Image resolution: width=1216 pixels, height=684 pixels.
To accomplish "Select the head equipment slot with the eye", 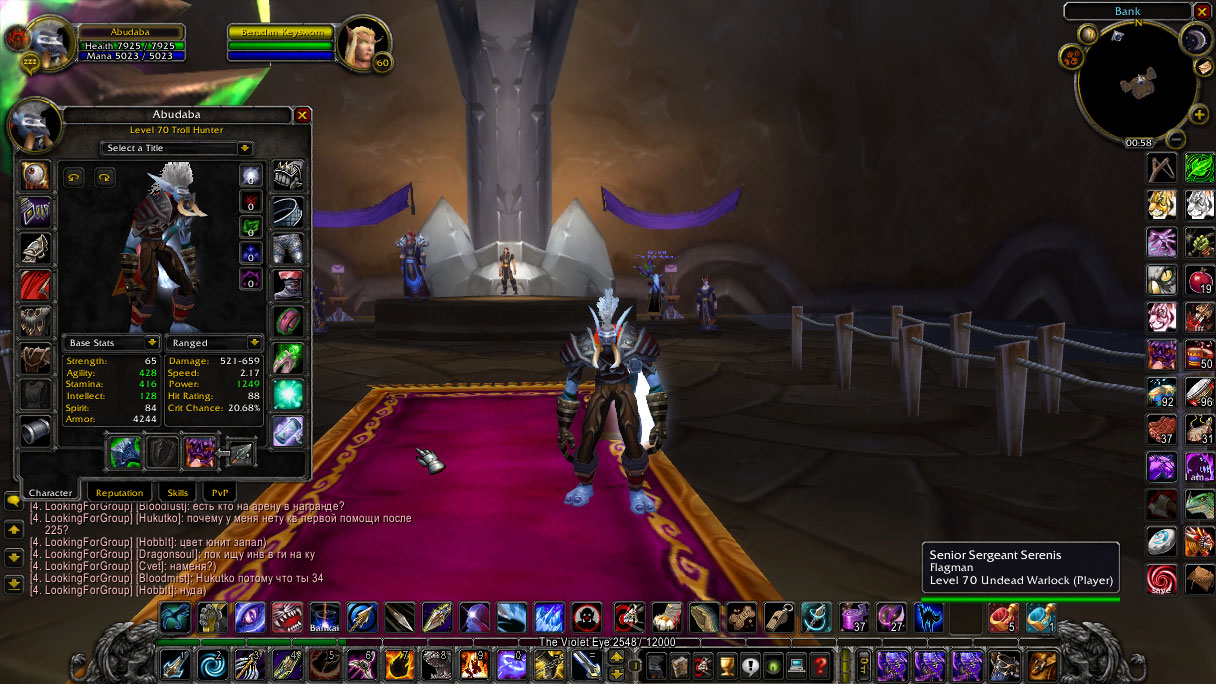I will pyautogui.click(x=37, y=175).
